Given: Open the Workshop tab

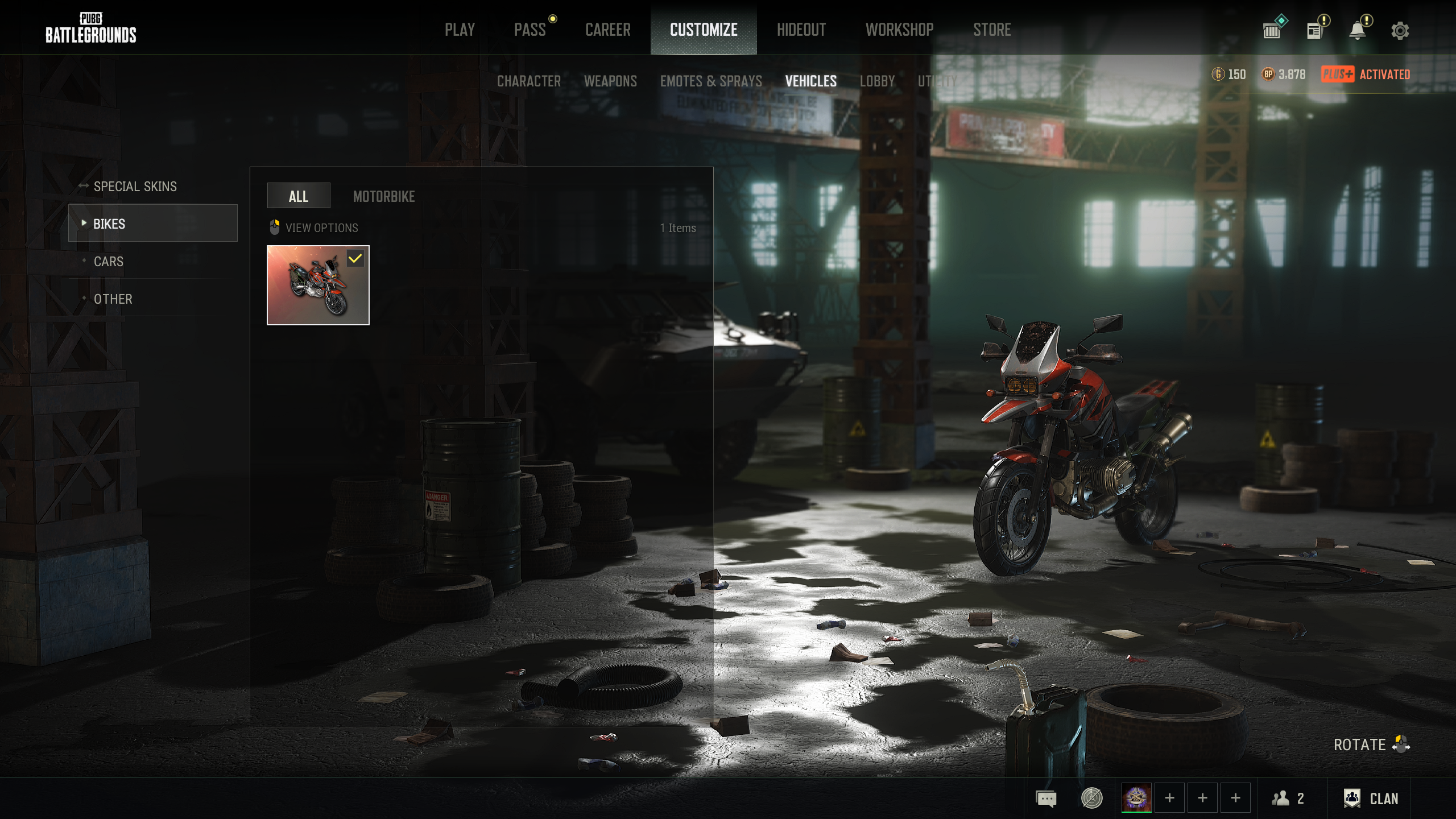Looking at the screenshot, I should (899, 30).
